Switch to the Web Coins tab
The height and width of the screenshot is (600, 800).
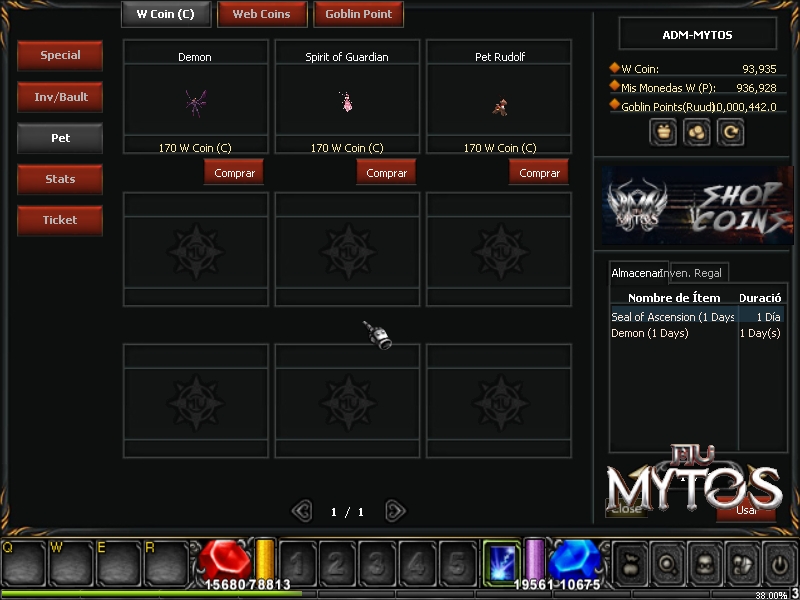[x=261, y=14]
